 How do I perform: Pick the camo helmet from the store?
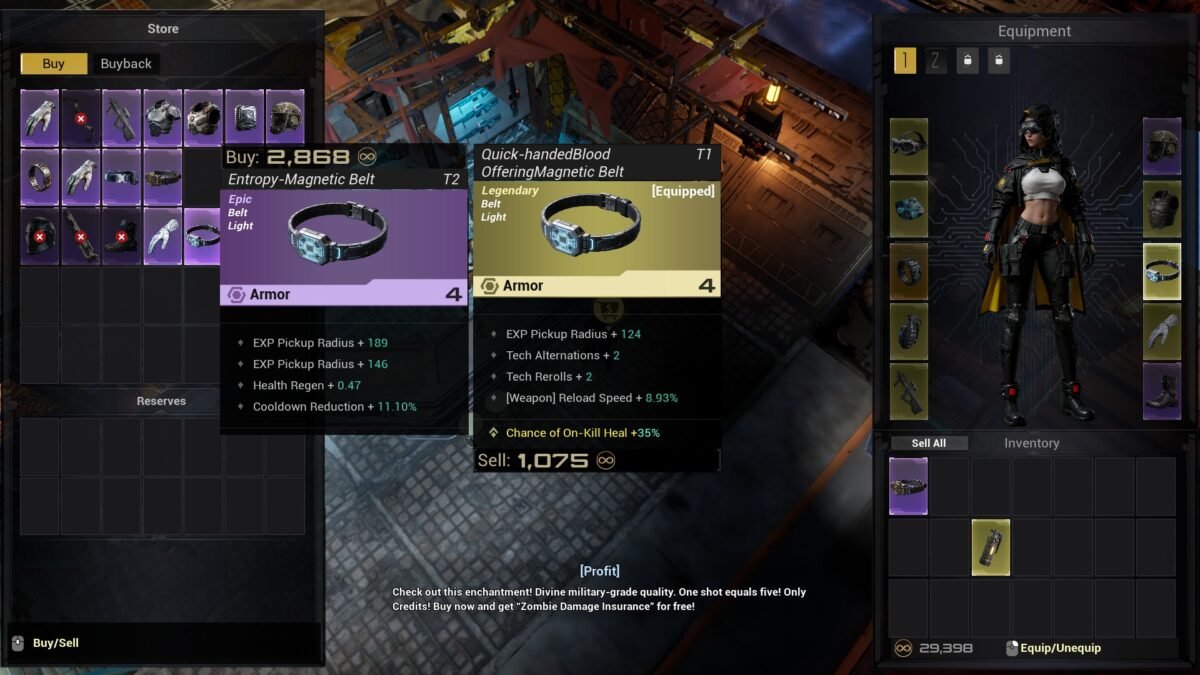pos(285,118)
